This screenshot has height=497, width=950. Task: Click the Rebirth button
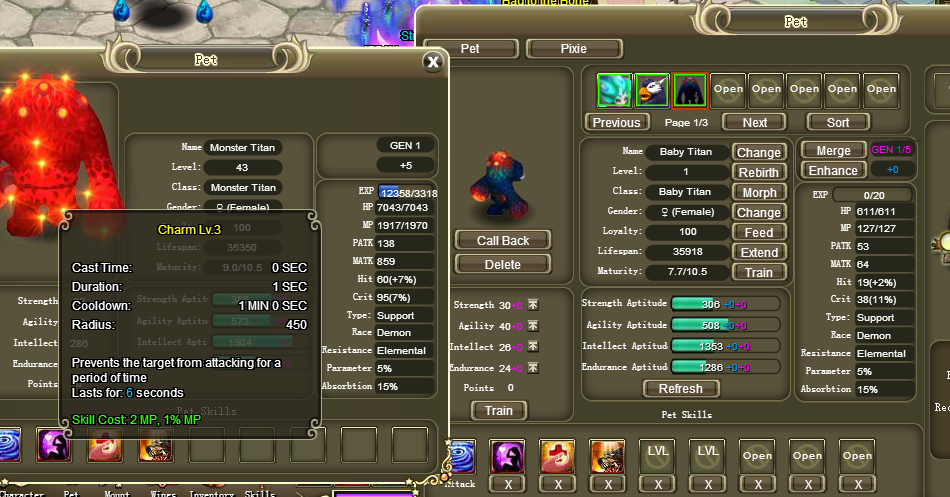758,172
